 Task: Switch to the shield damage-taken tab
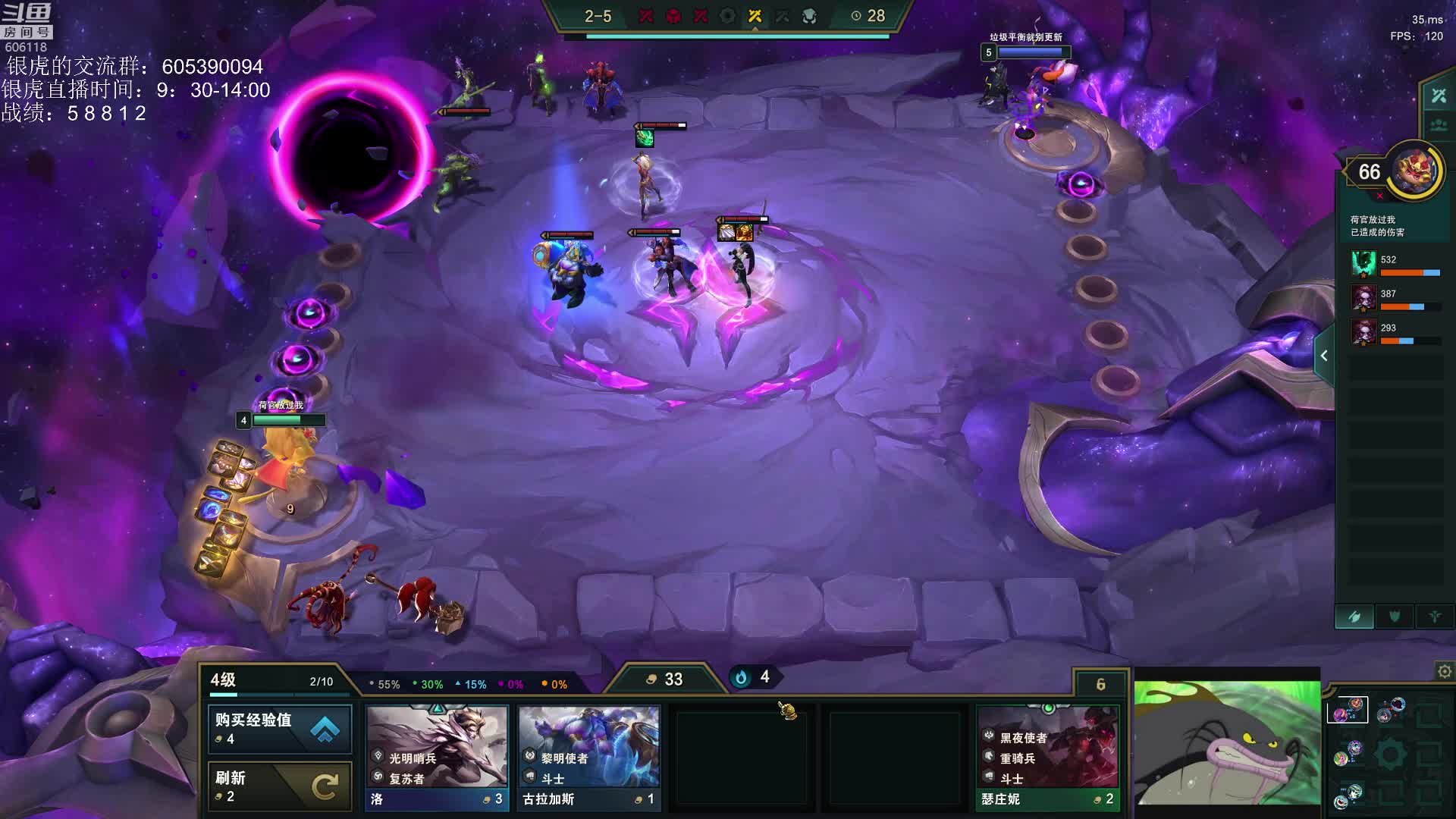coord(1394,617)
